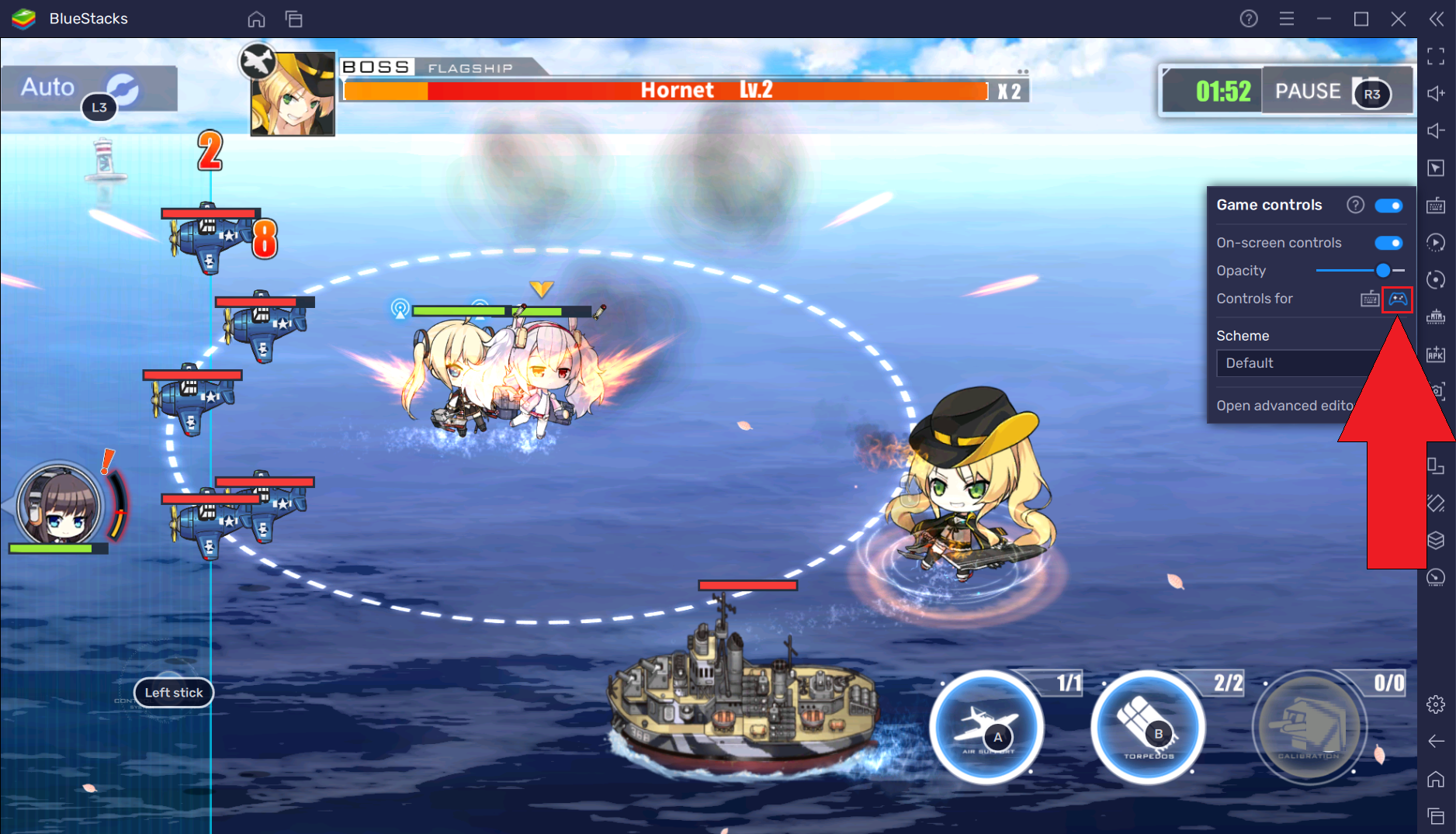Toggle the Game controls switch
Screen dimensions: 1456x834
[1388, 206]
